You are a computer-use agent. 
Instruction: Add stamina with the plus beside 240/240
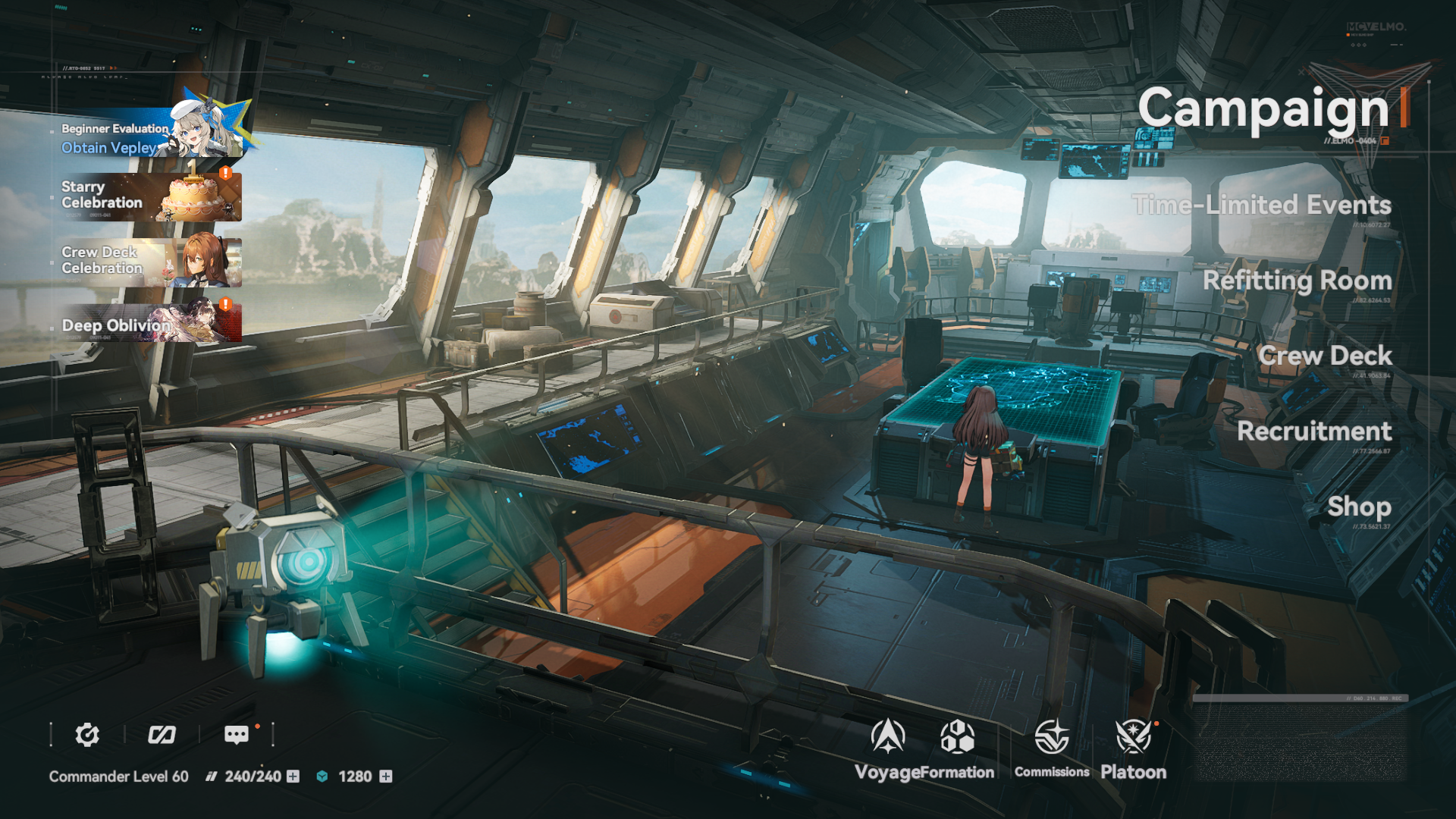pos(293,777)
